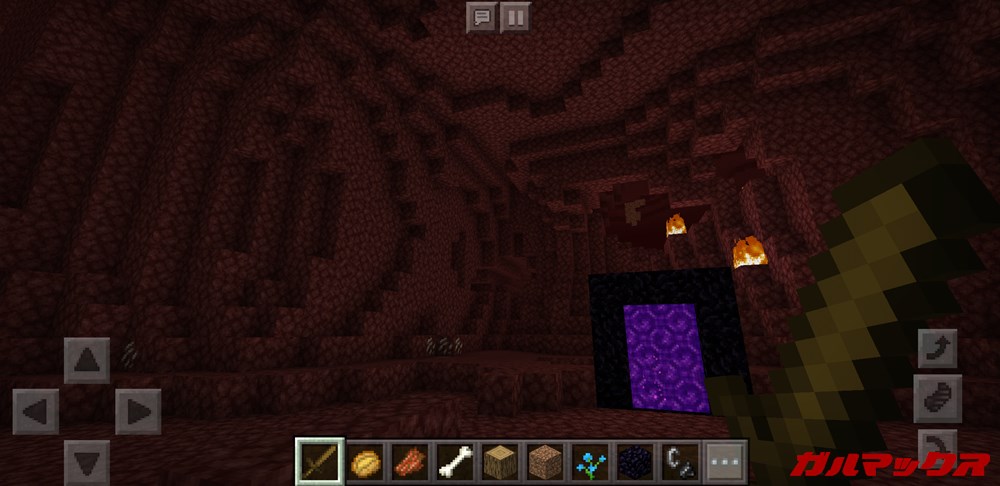Select the obsidian block slot
1000x486 pixels.
pos(633,463)
